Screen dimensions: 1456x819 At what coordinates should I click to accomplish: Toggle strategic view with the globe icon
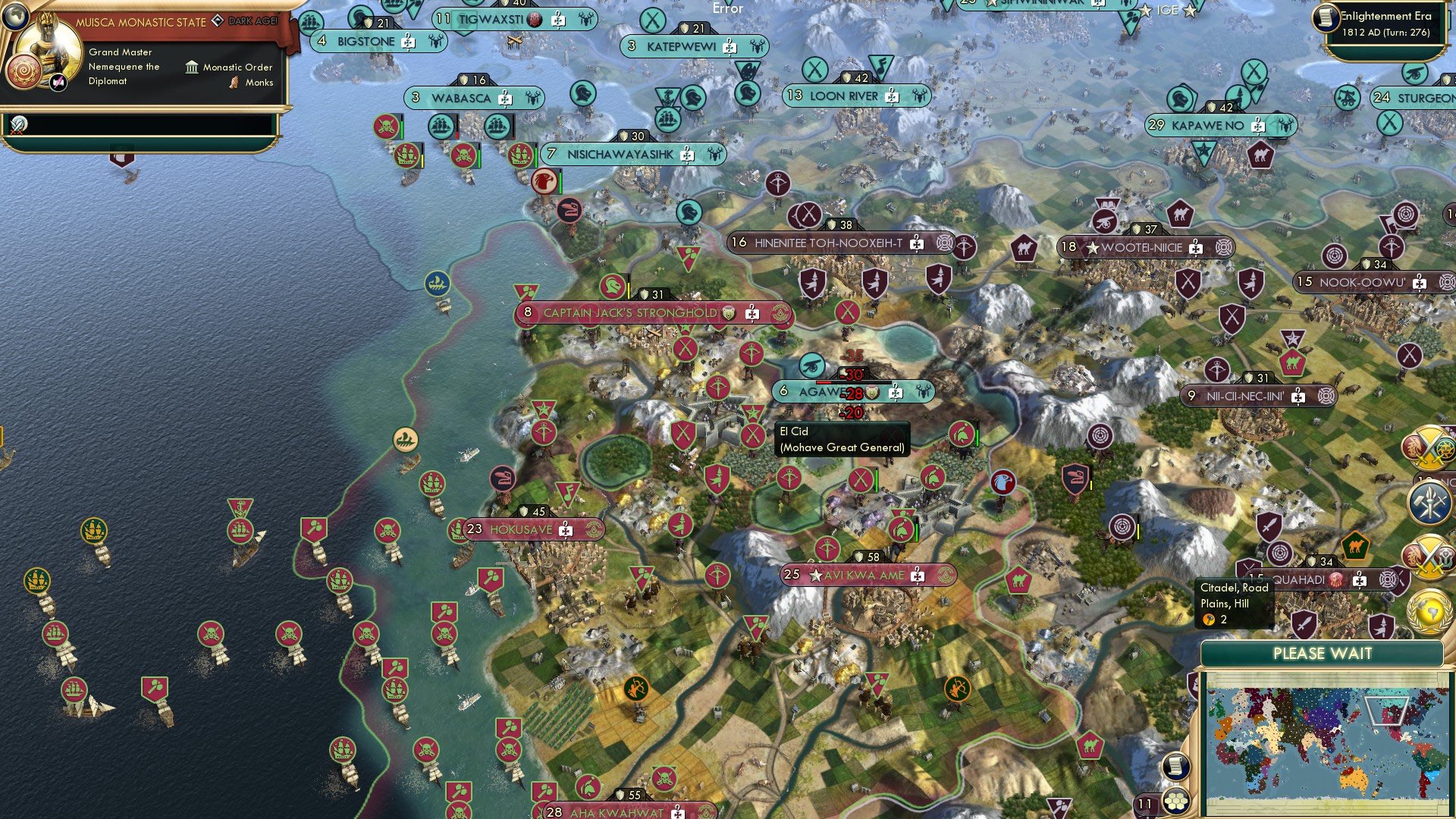[15, 17]
